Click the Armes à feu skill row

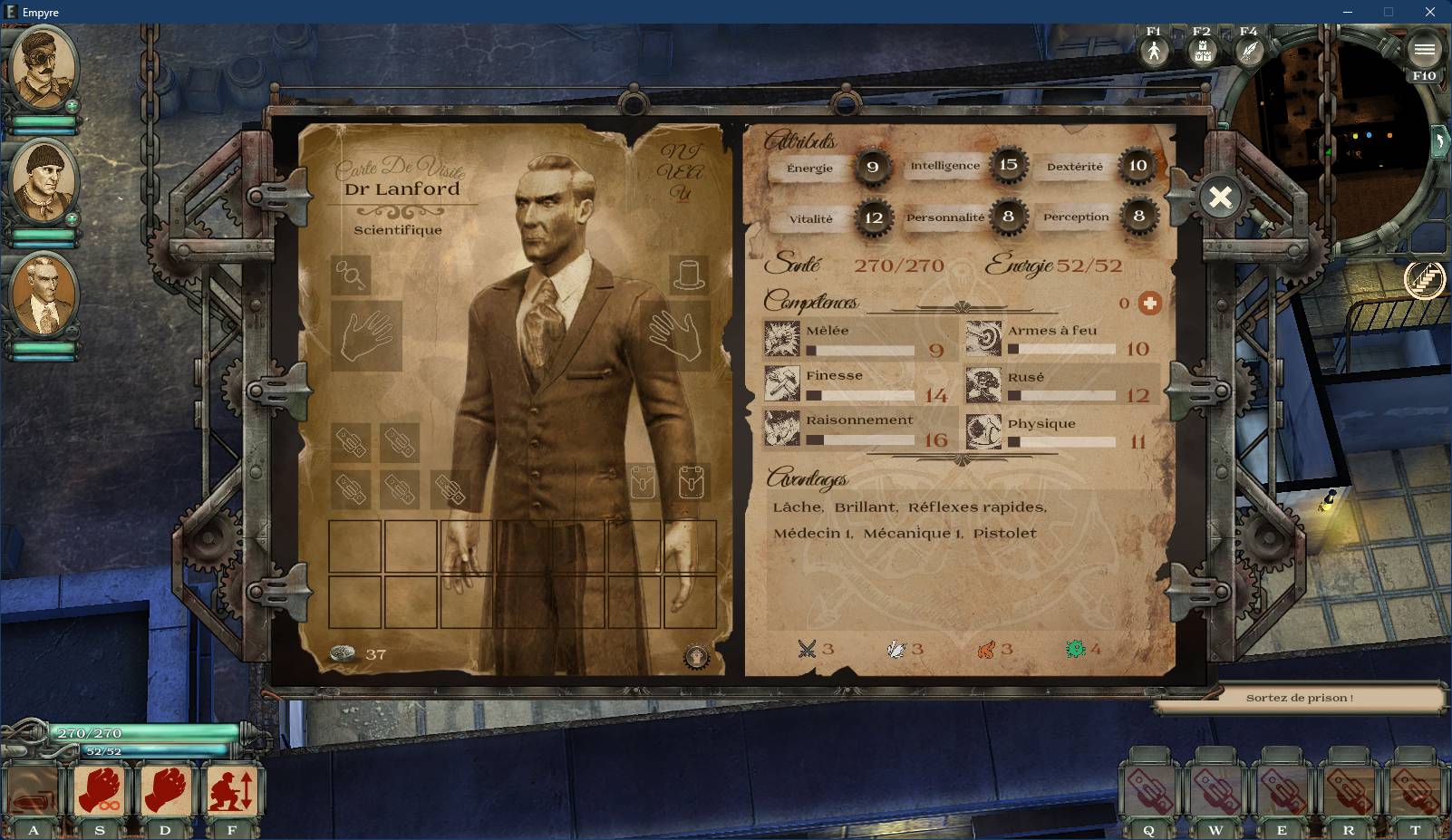click(x=1061, y=339)
